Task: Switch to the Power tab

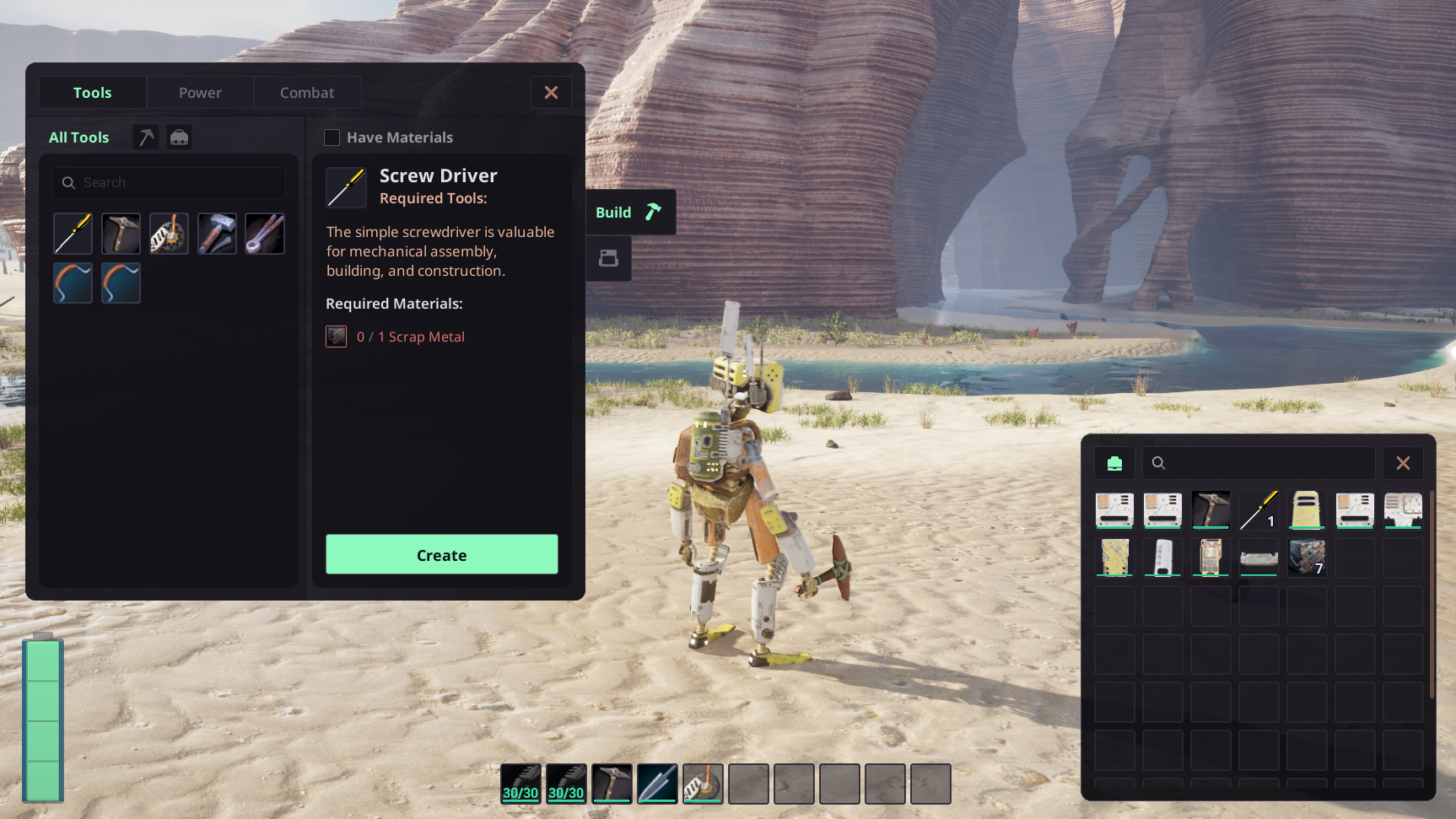Action: [200, 93]
